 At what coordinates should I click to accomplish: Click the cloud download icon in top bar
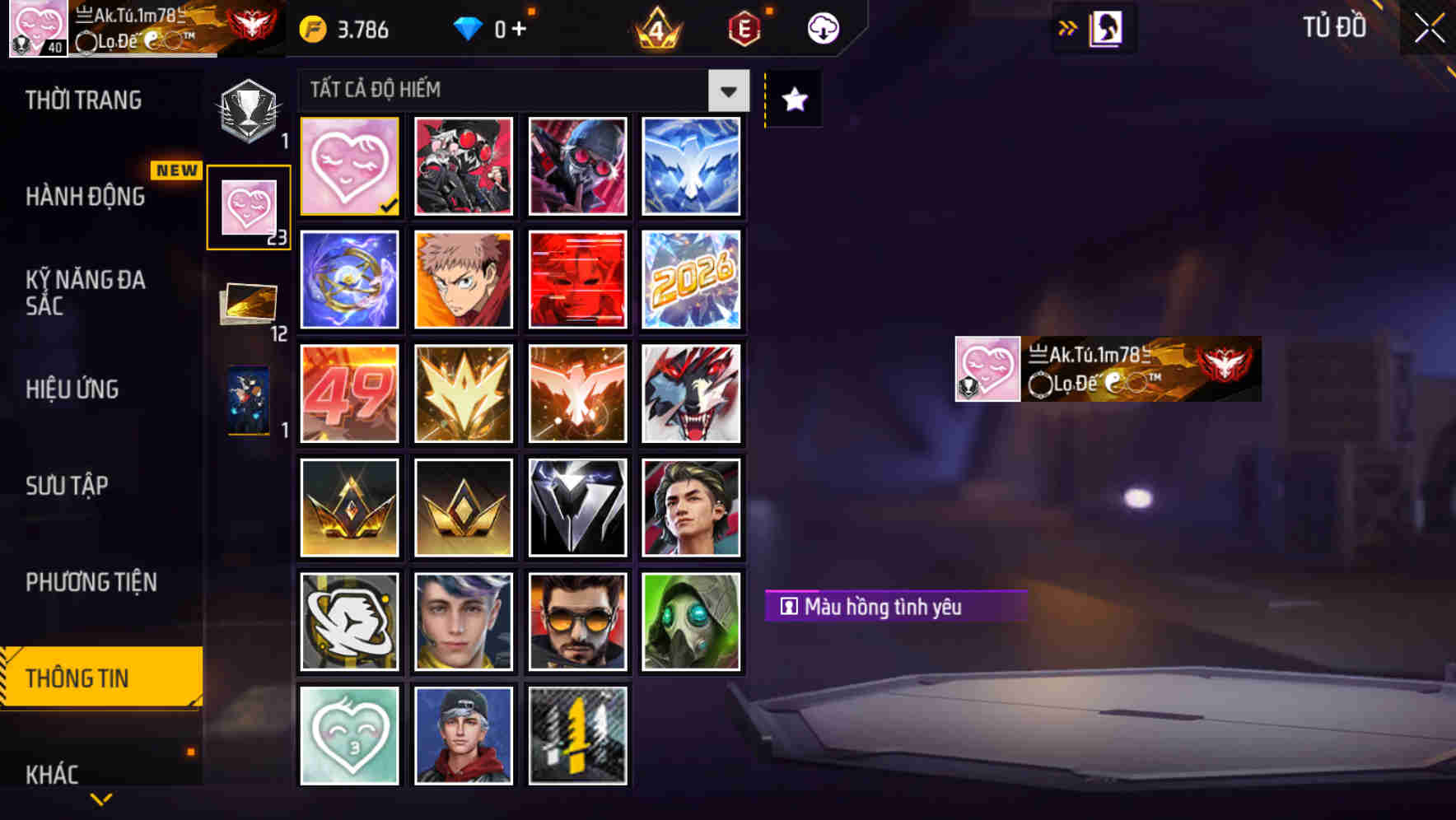pyautogui.click(x=821, y=27)
